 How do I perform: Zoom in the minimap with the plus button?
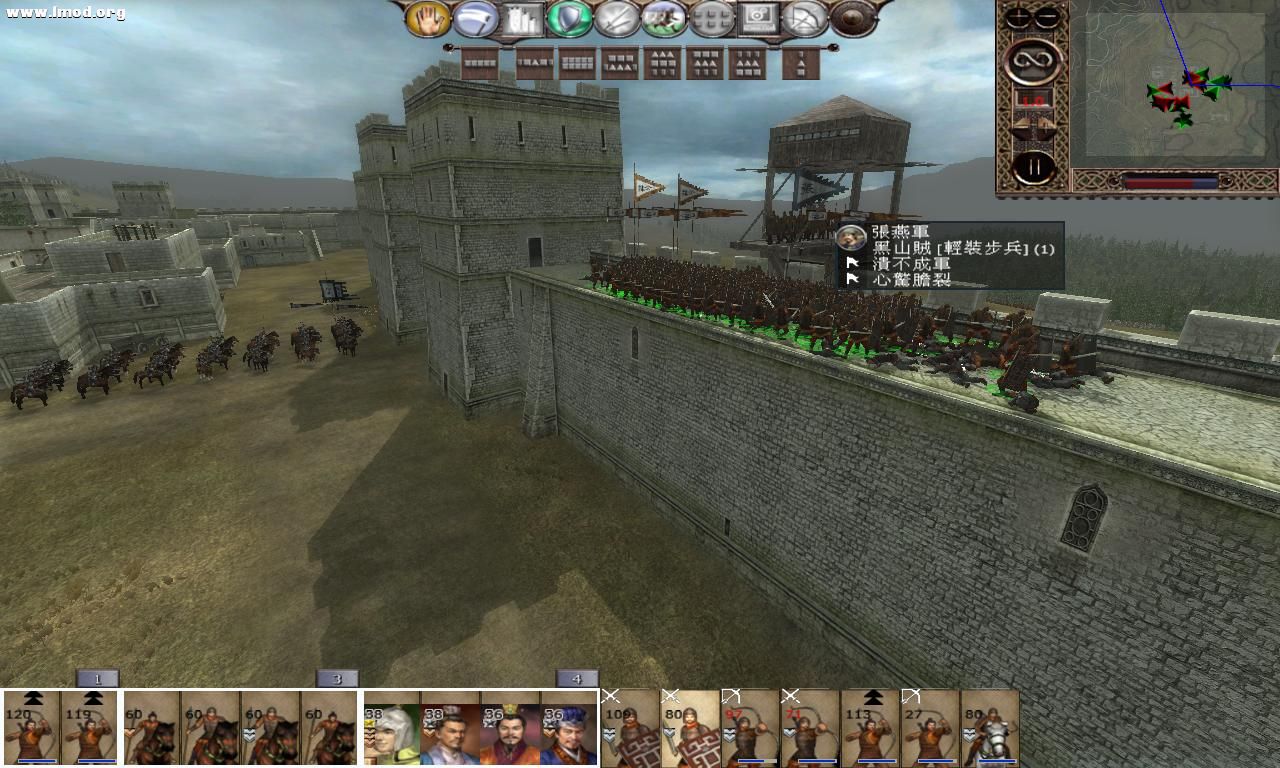tap(1018, 16)
